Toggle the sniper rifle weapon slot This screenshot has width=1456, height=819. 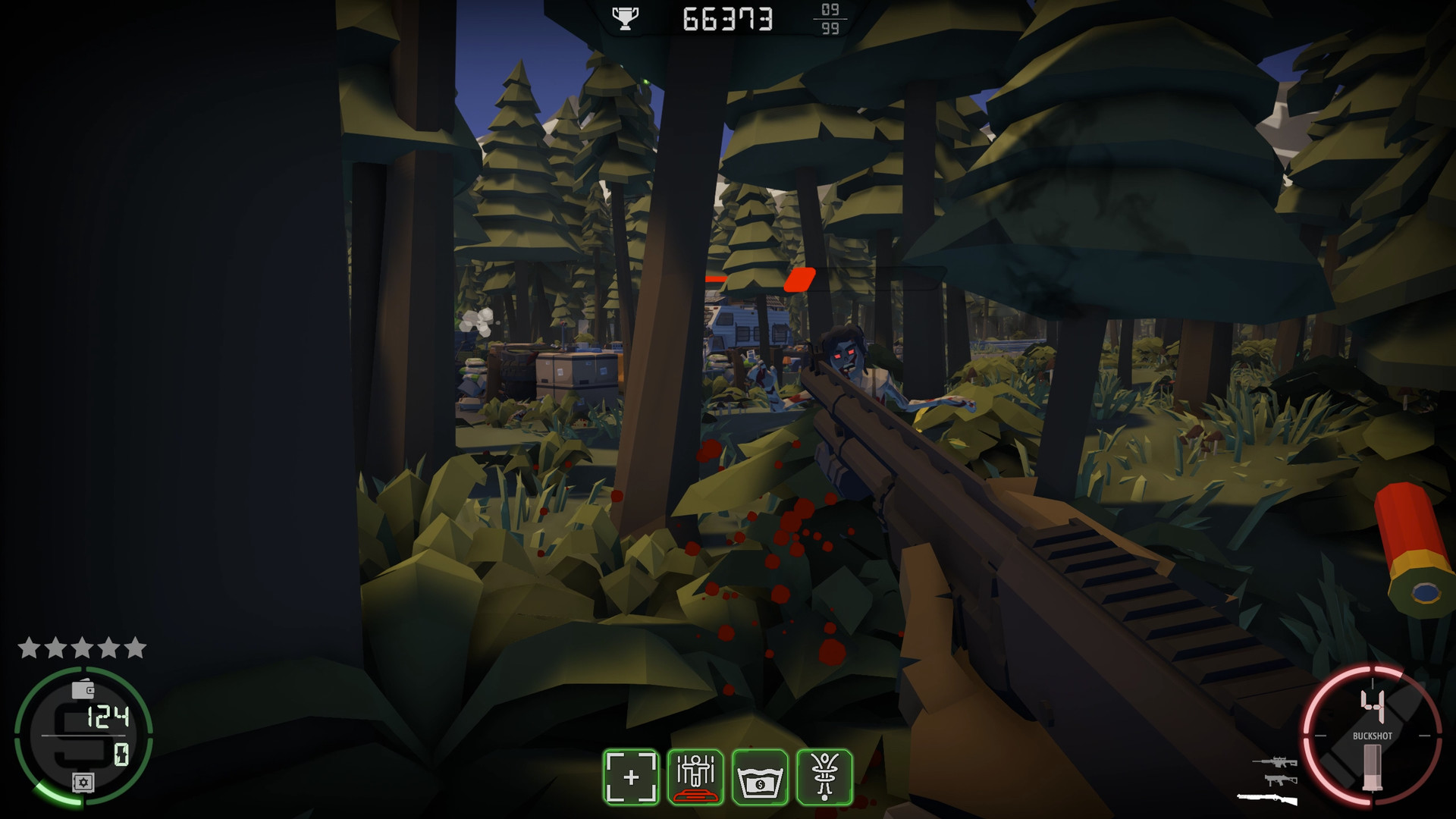coord(1276,762)
